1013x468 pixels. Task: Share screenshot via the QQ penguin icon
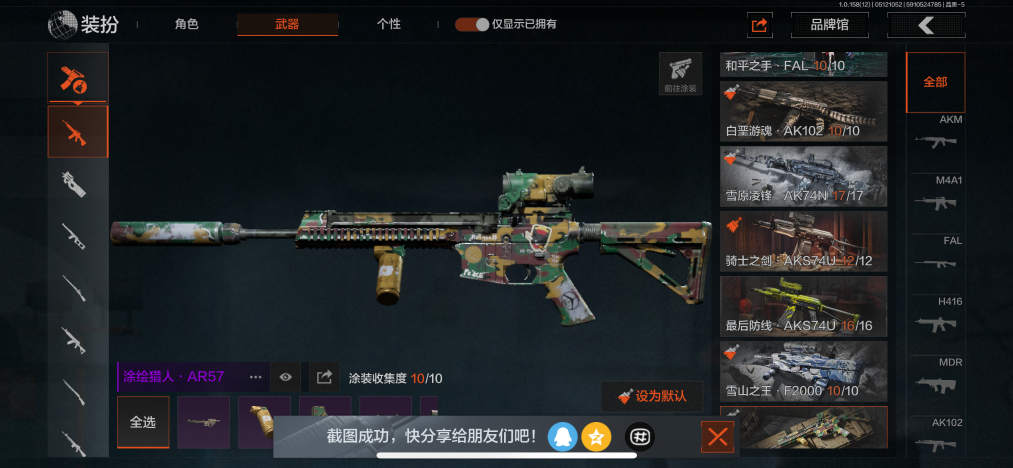(563, 436)
